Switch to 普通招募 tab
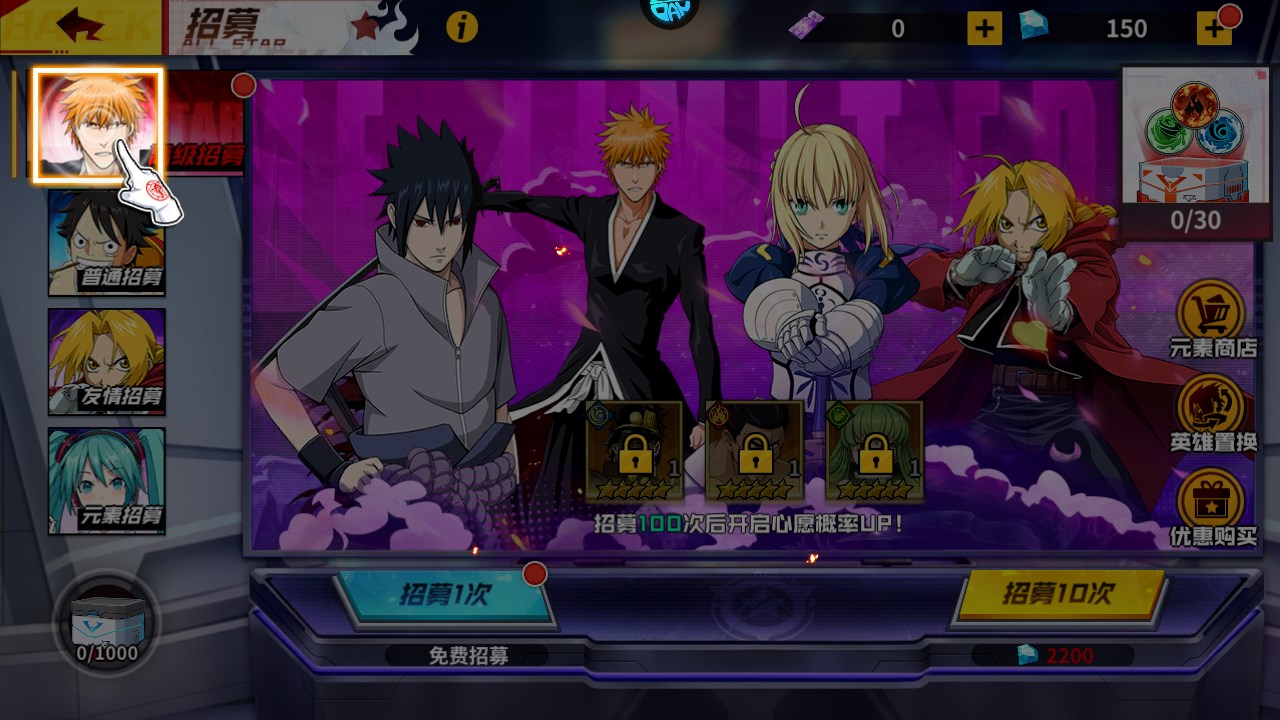1280x720 pixels. tap(107, 243)
